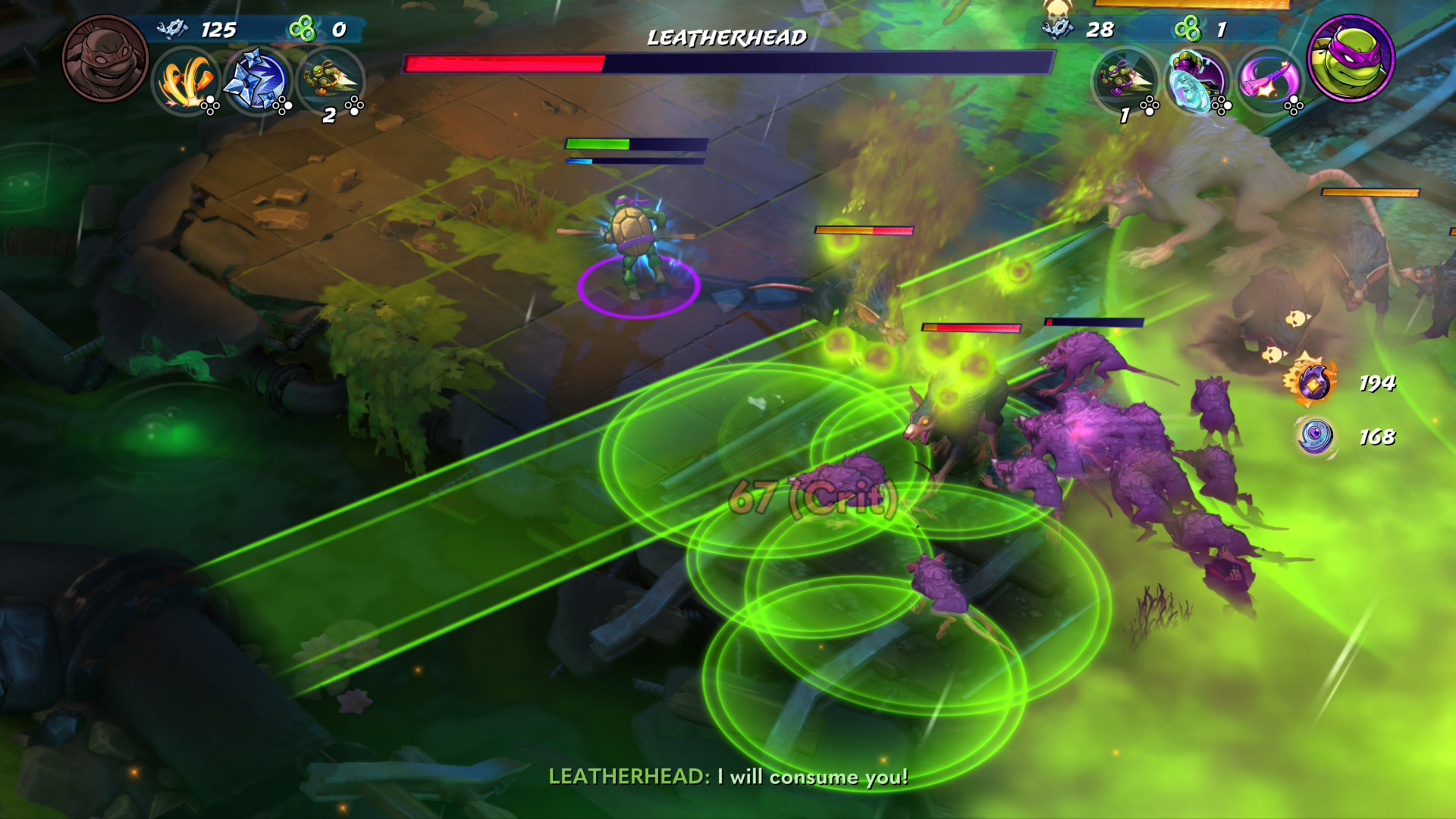Screen dimensions: 1456x819
Task: Use the pink bo staff spin ability
Action: 1269,80
